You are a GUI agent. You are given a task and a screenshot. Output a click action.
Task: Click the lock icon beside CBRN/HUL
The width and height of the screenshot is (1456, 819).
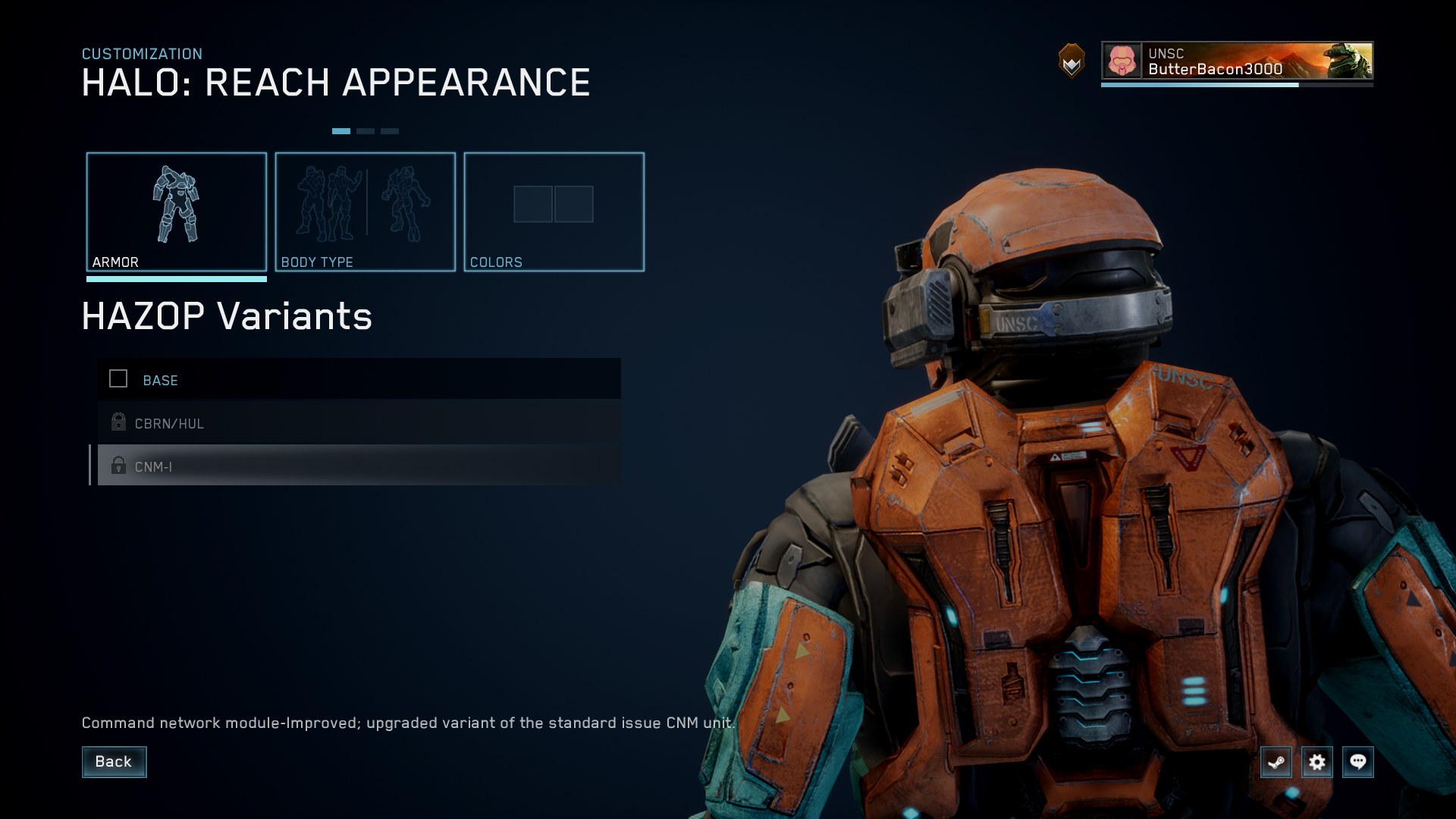point(118,422)
